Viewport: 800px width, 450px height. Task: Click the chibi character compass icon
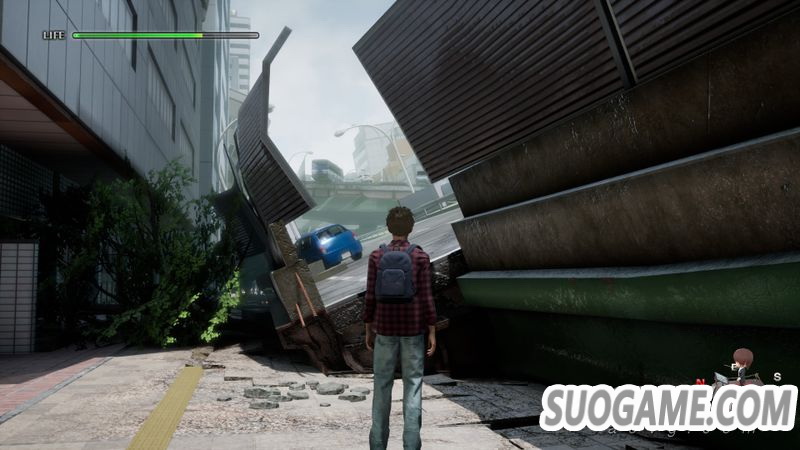(741, 367)
